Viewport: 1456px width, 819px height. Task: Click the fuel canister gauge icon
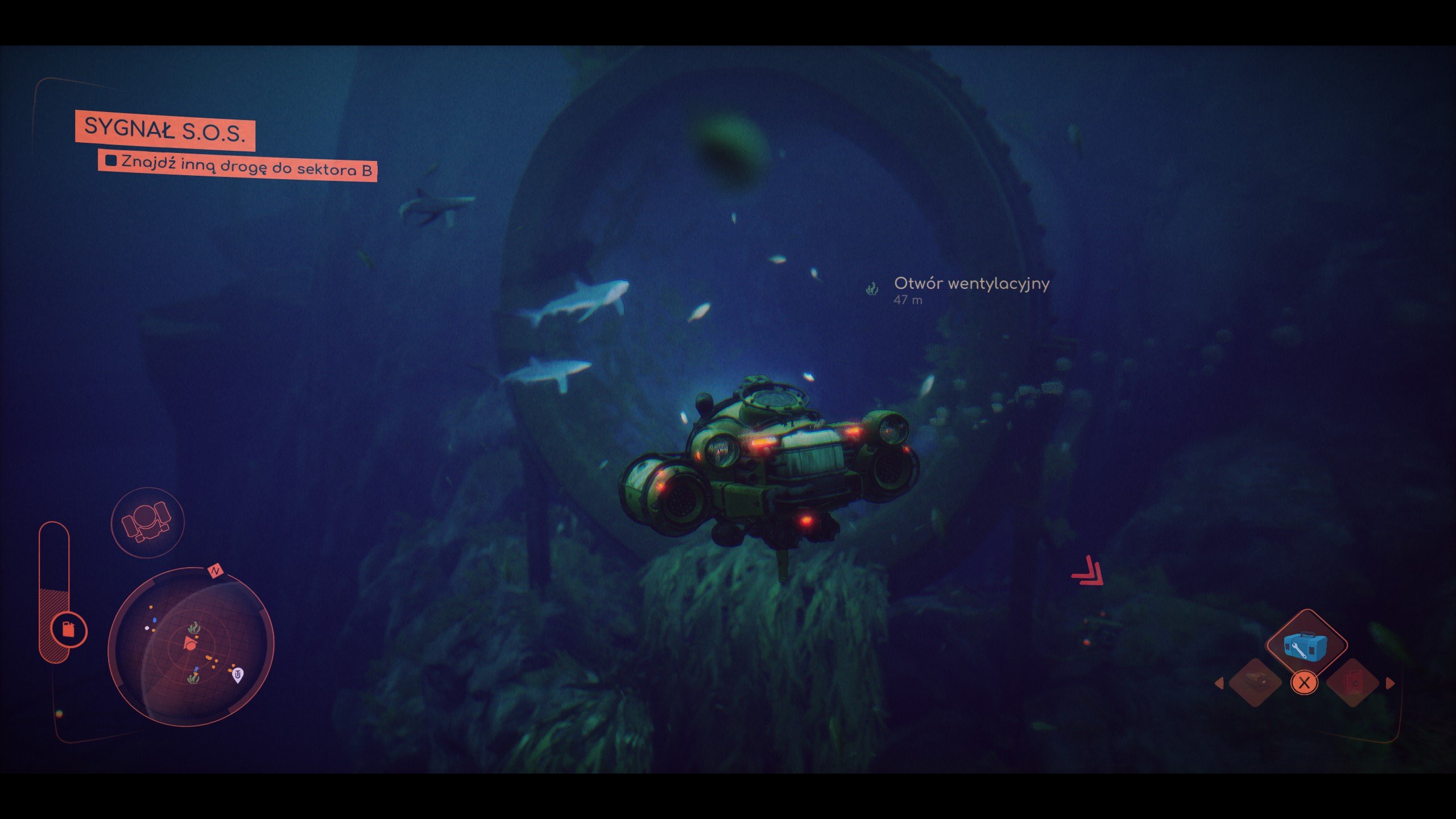(x=69, y=631)
